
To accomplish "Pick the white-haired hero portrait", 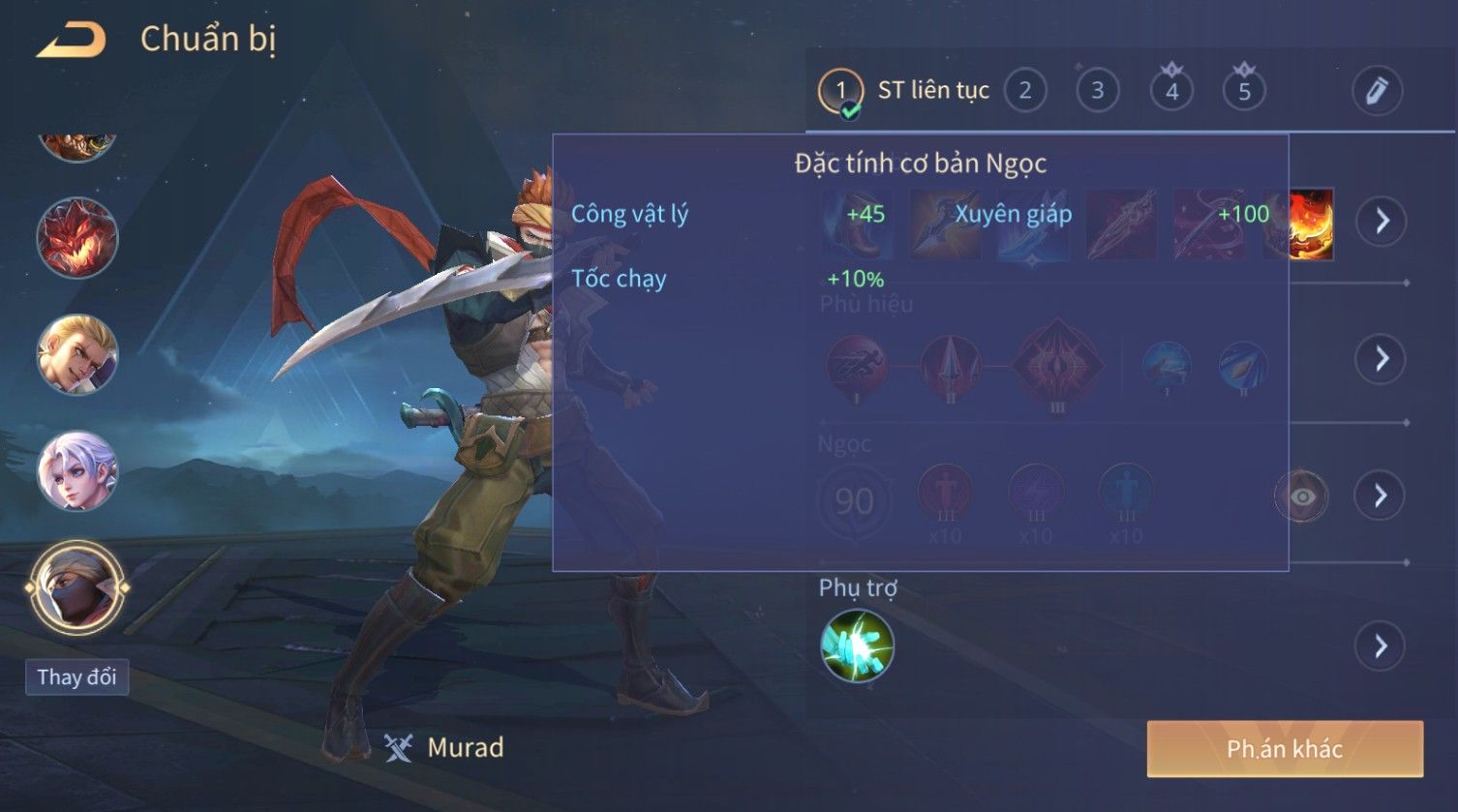I will (77, 471).
